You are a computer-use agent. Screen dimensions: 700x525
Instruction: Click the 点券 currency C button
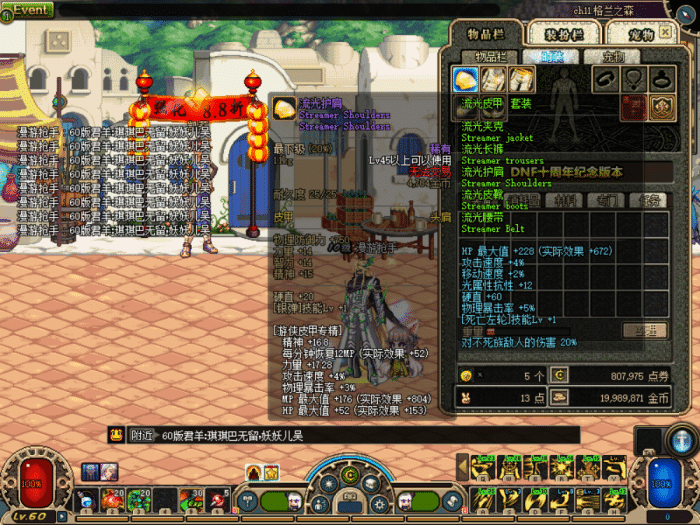tap(559, 376)
